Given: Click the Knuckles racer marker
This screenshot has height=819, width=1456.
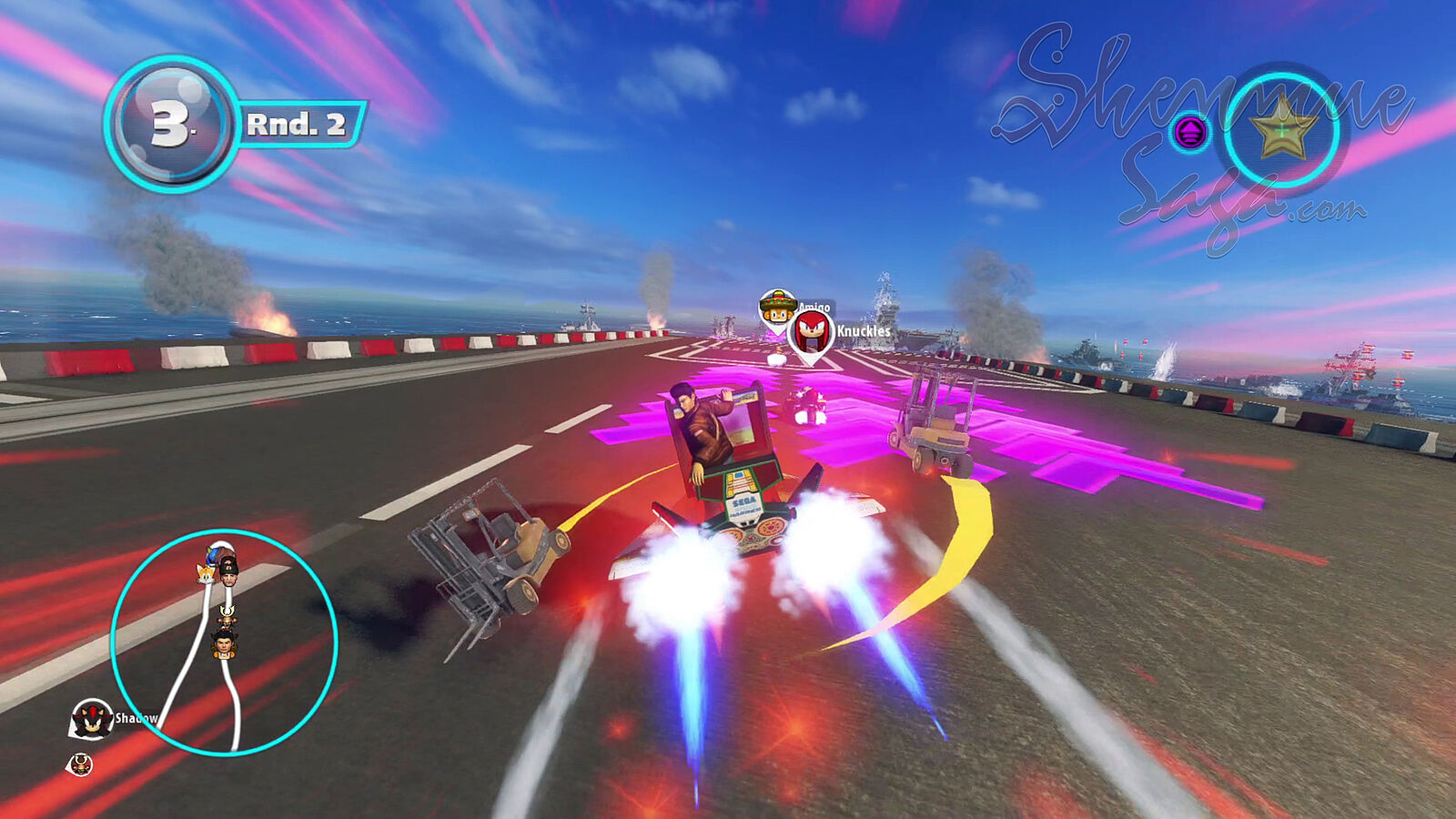Looking at the screenshot, I should coord(810,333).
